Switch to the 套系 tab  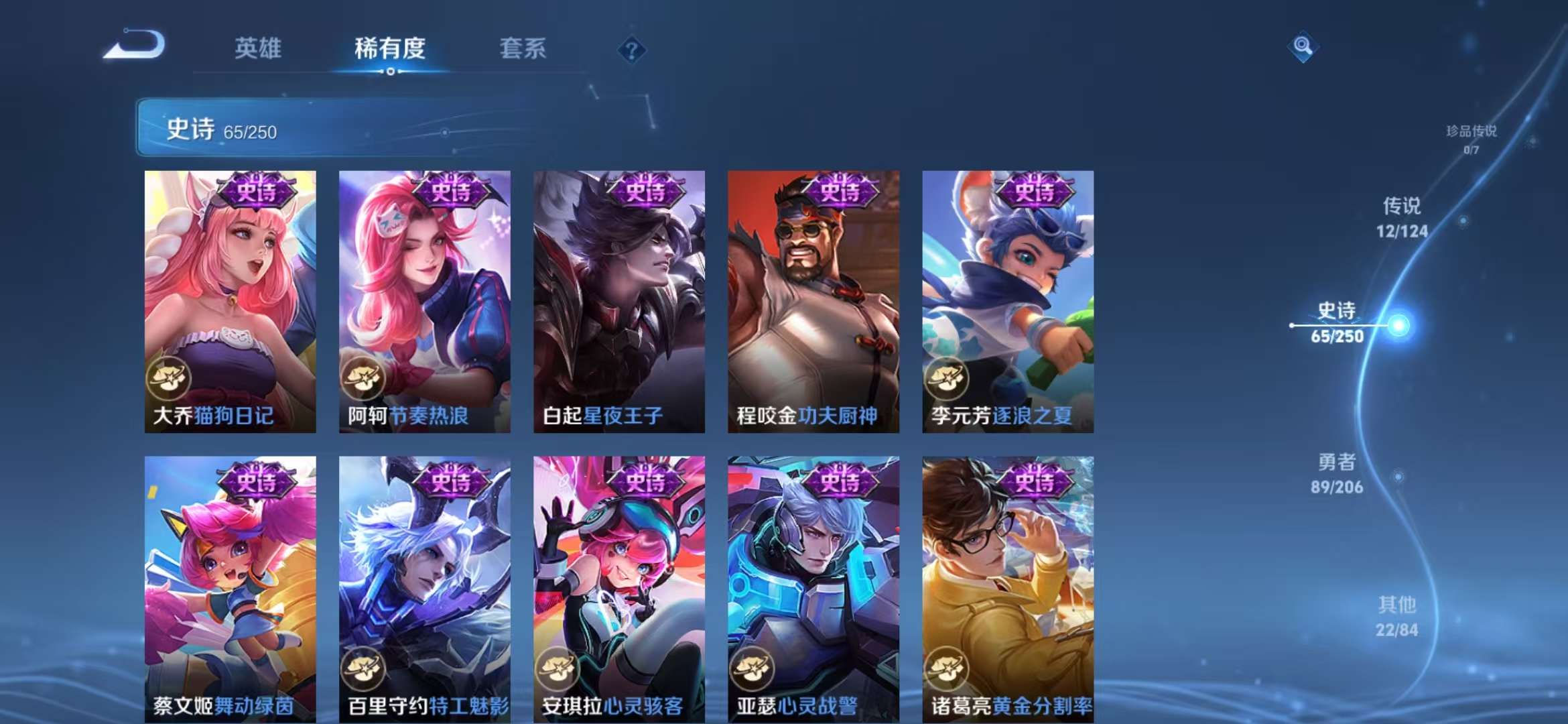click(x=521, y=48)
